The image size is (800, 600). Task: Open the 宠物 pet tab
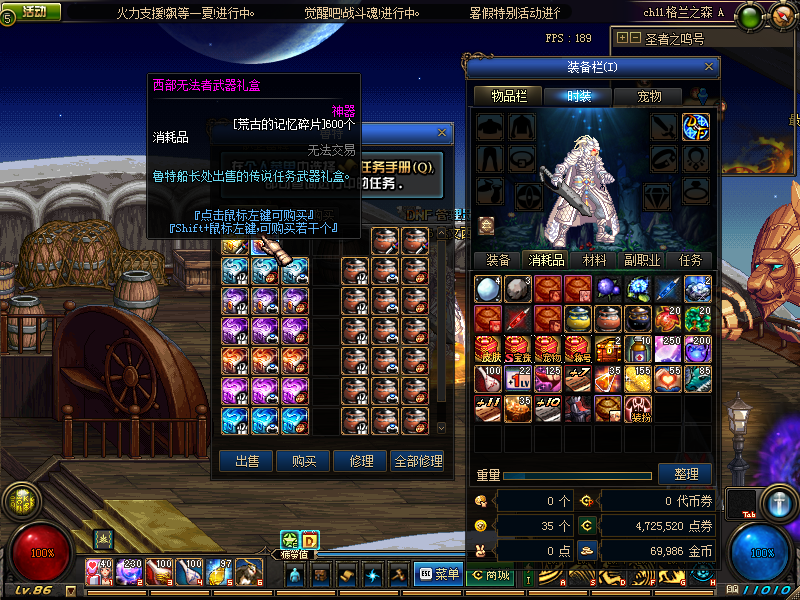(x=650, y=96)
